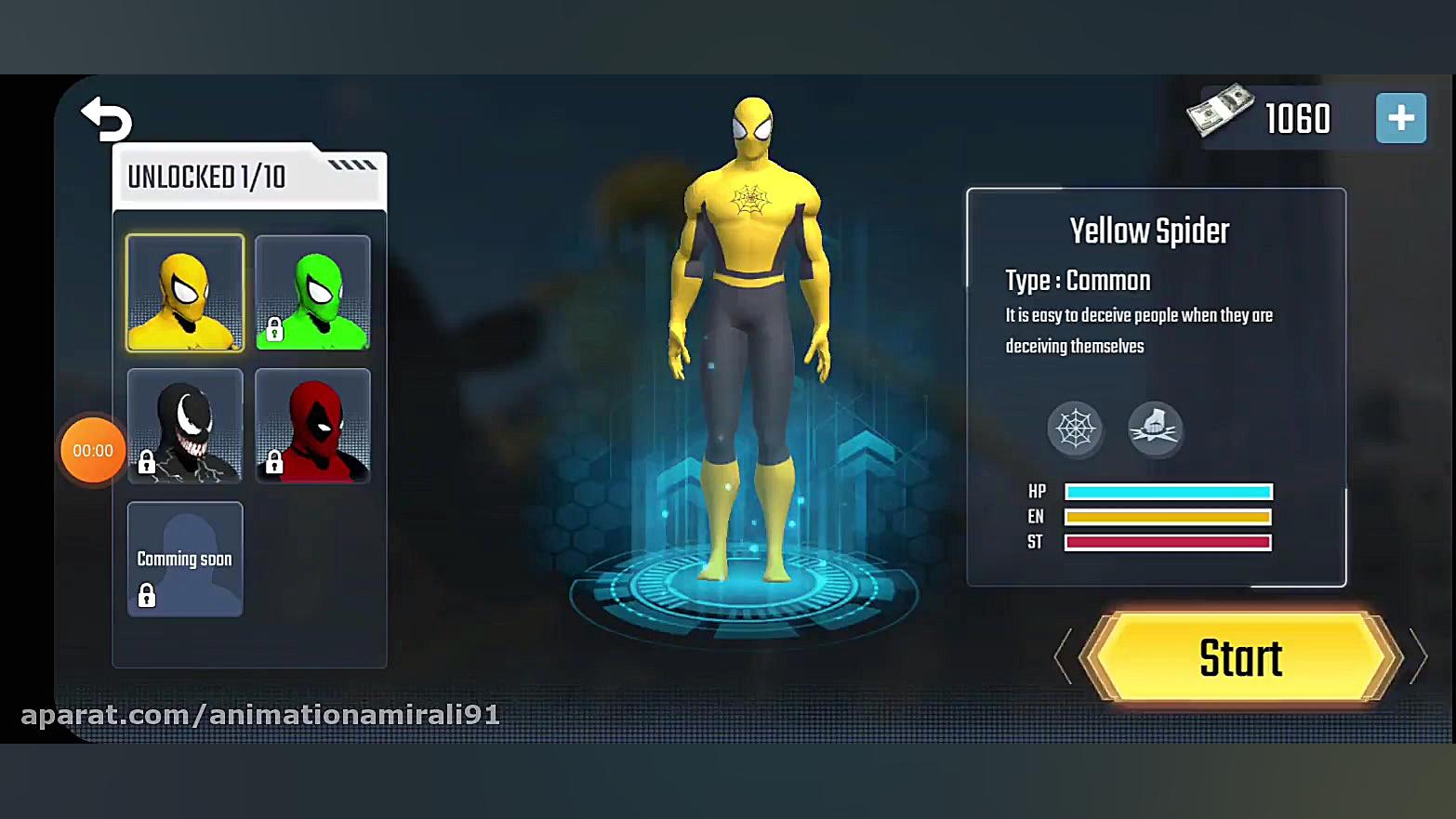This screenshot has height=819, width=1456.
Task: Click the back arrow button
Action: (x=107, y=120)
